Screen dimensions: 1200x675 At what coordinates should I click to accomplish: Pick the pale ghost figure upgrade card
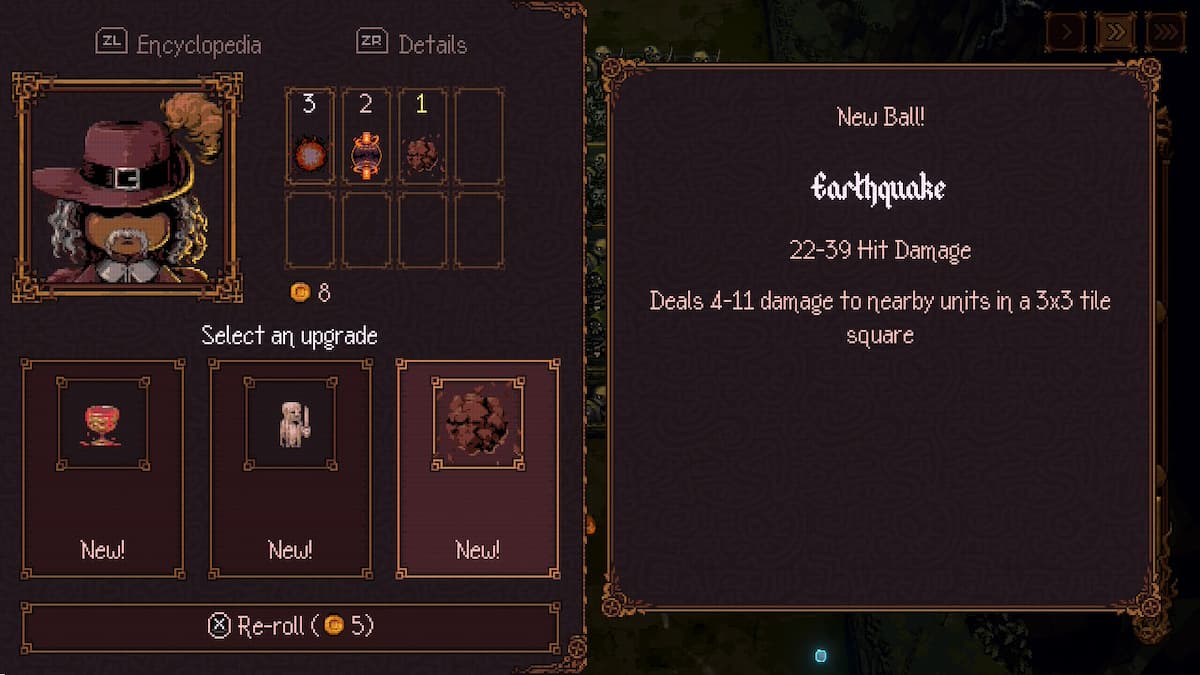pyautogui.click(x=290, y=468)
